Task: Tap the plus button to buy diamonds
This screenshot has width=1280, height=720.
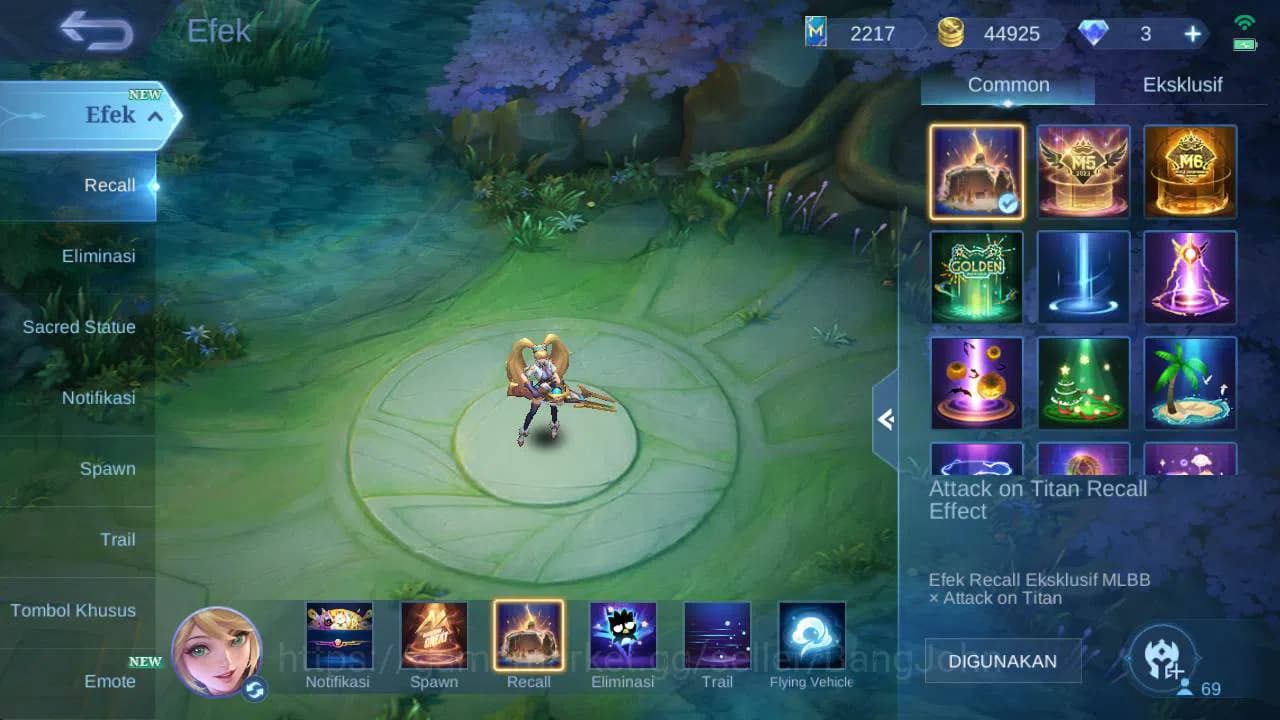Action: (1191, 33)
